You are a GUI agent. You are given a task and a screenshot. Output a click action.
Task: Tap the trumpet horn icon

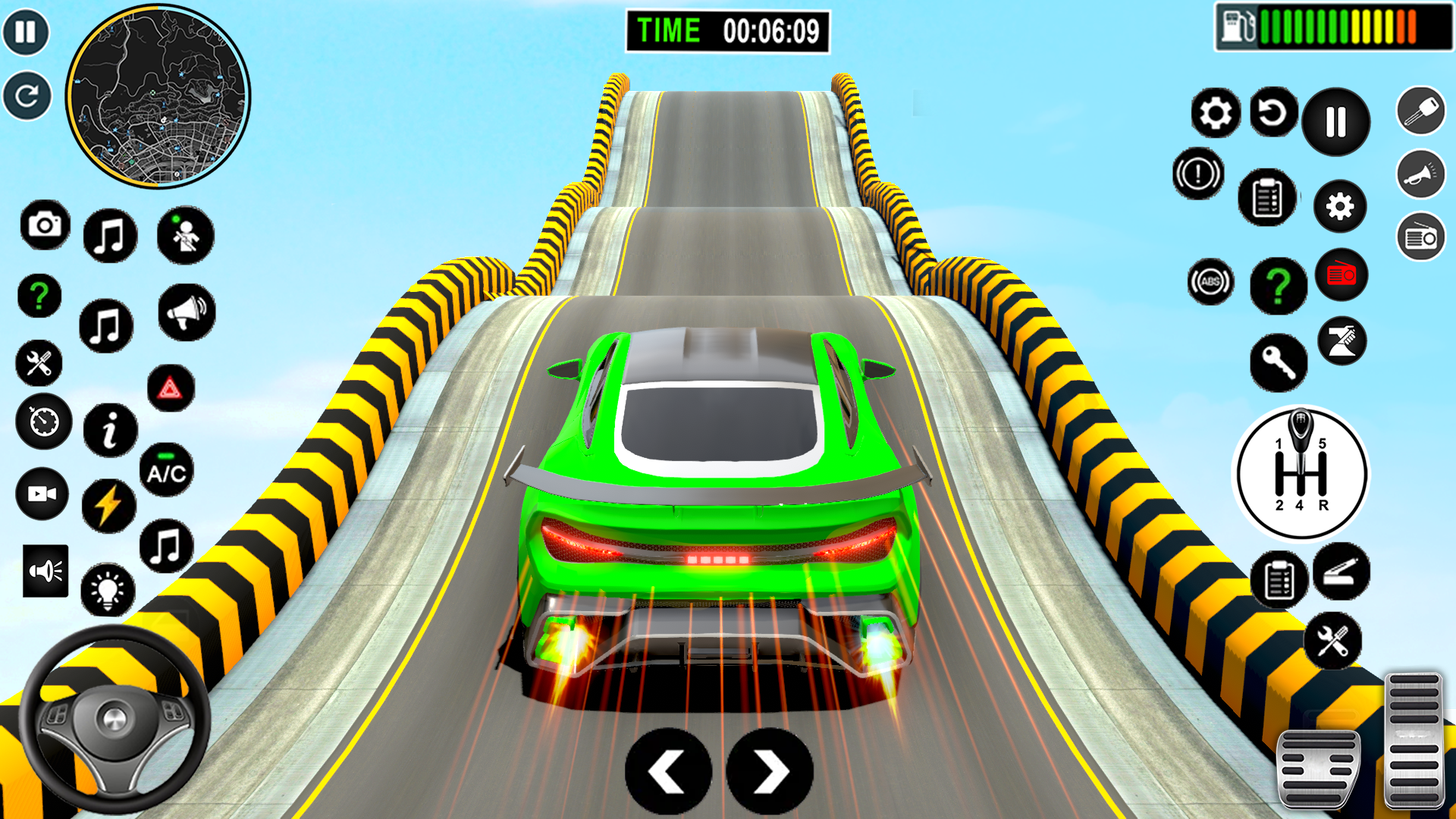1420,174
